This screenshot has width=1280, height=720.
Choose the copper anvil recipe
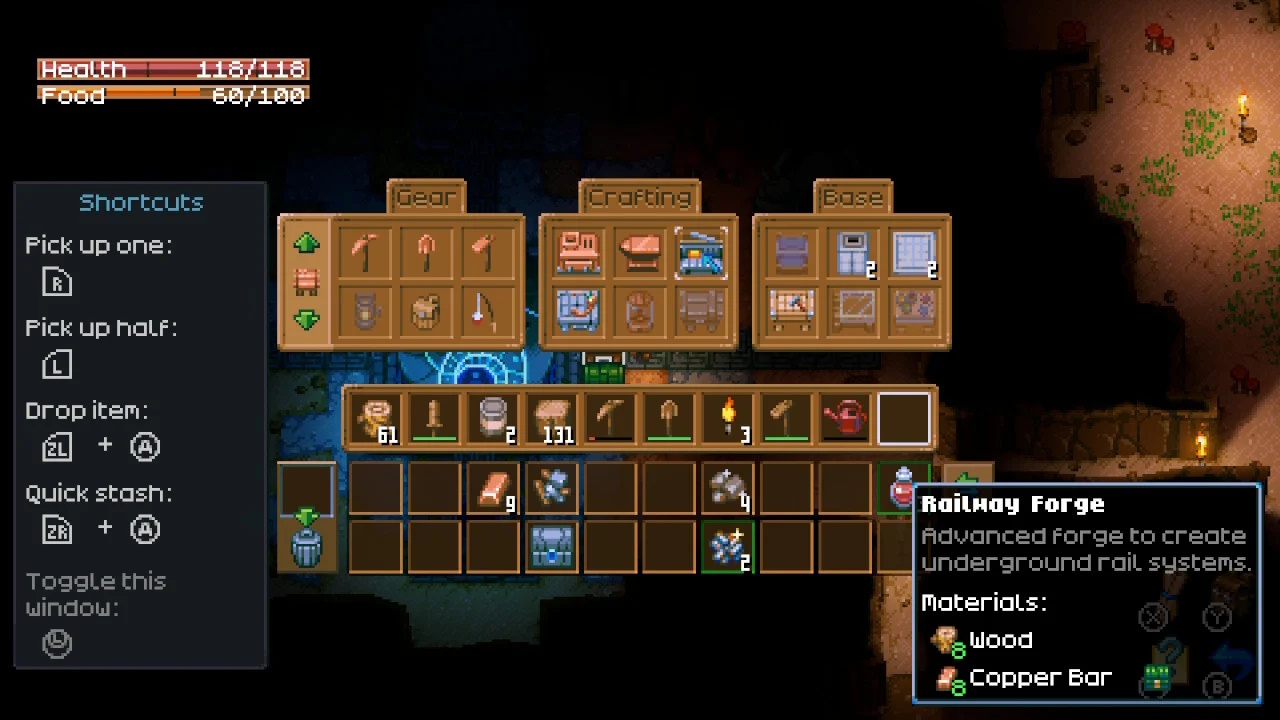(639, 253)
